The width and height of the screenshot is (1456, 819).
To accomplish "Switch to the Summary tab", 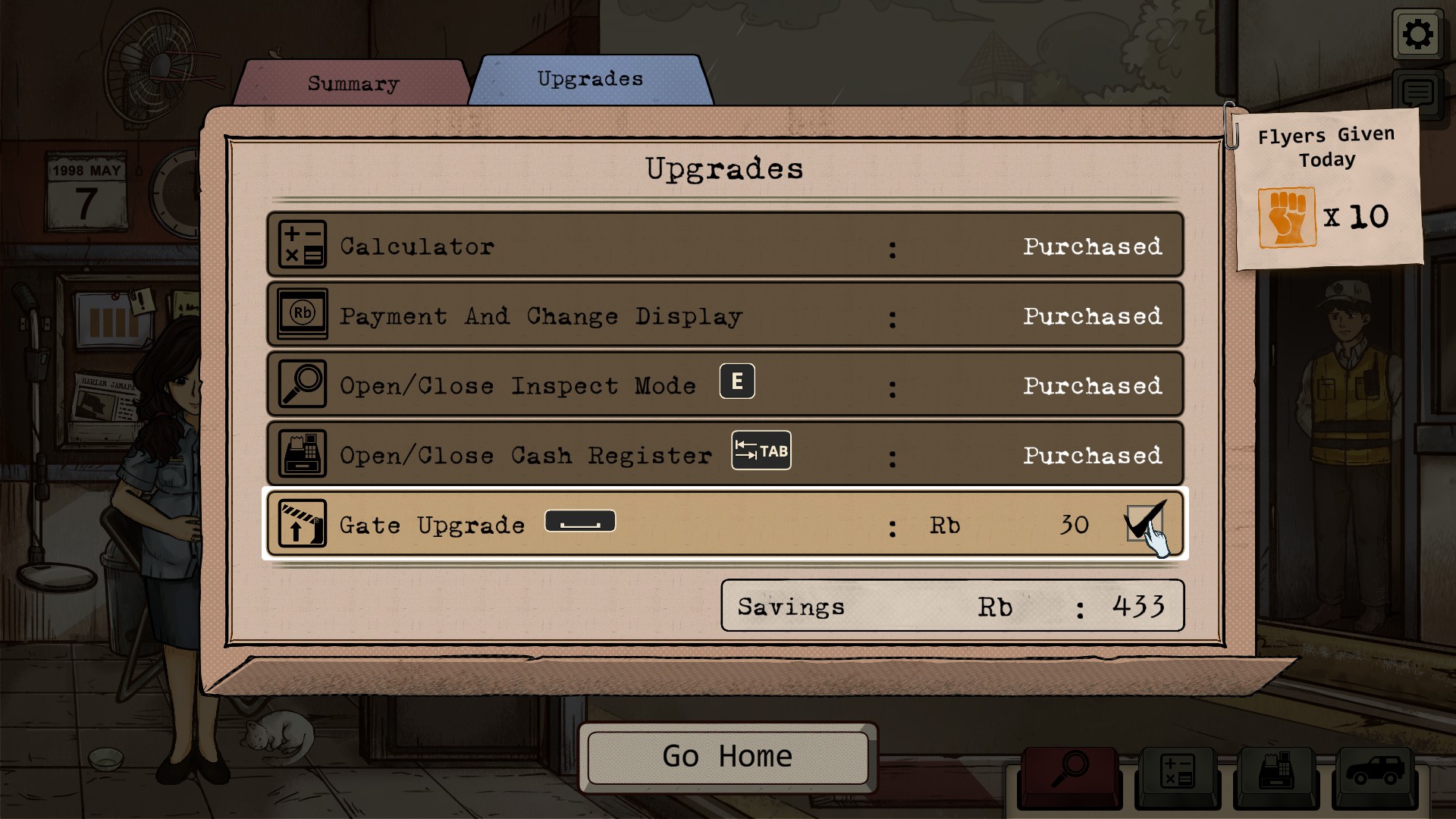I will pos(353,83).
